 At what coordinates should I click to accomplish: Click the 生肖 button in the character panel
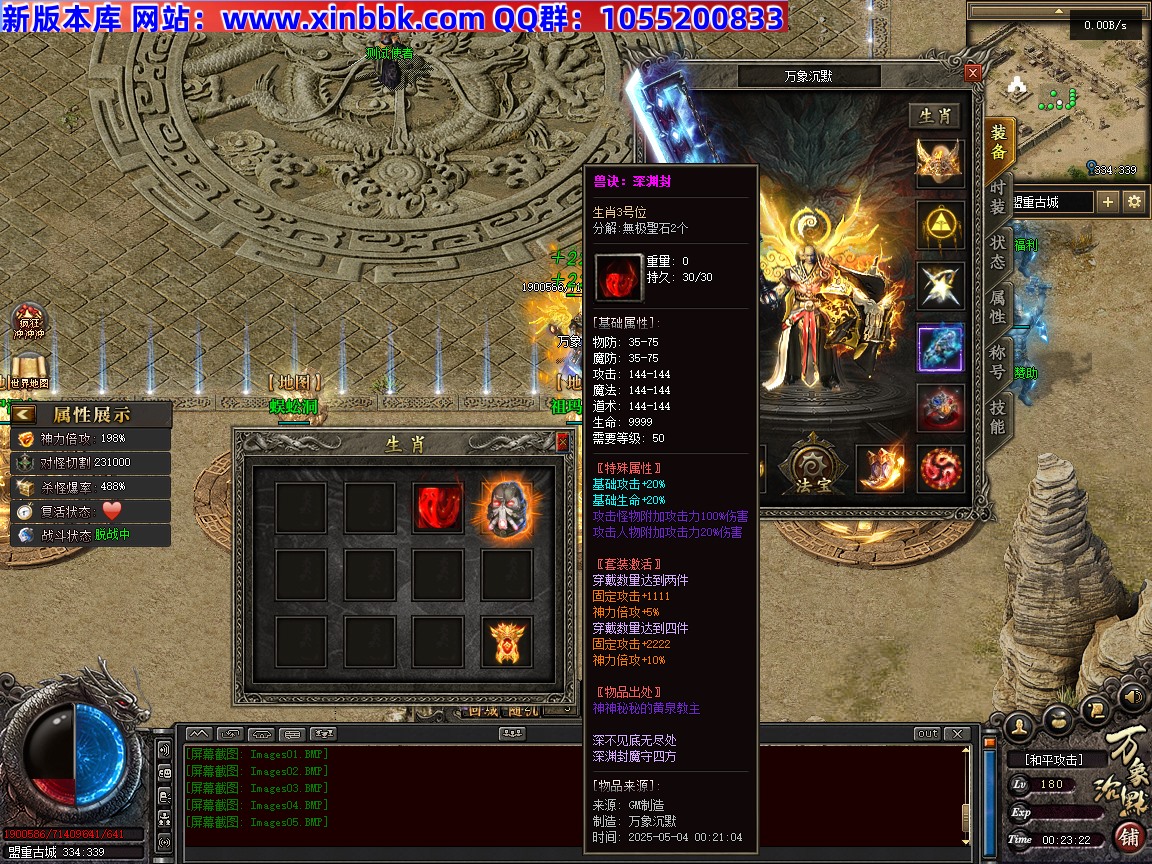tap(935, 116)
